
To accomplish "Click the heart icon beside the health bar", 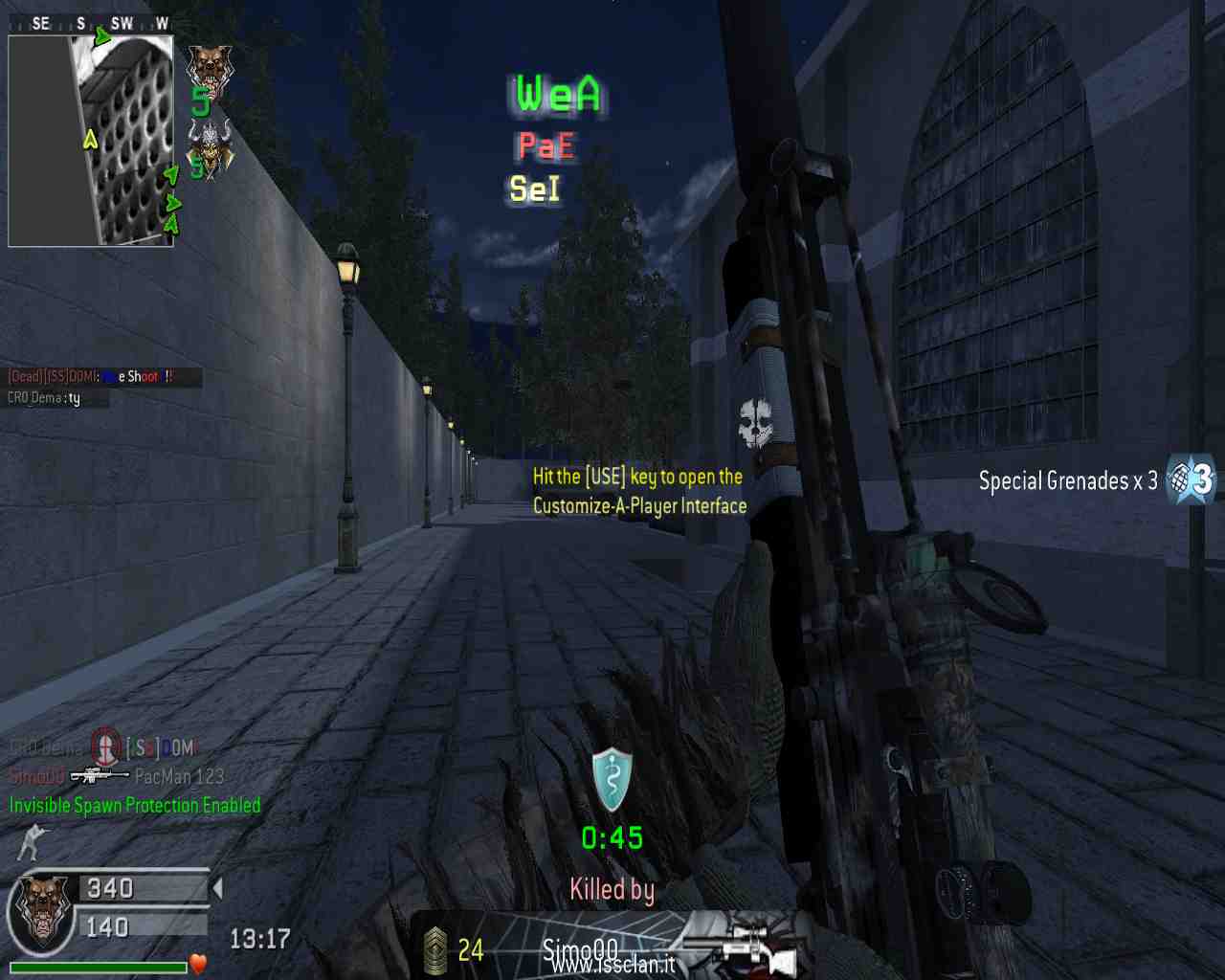I will (x=198, y=964).
